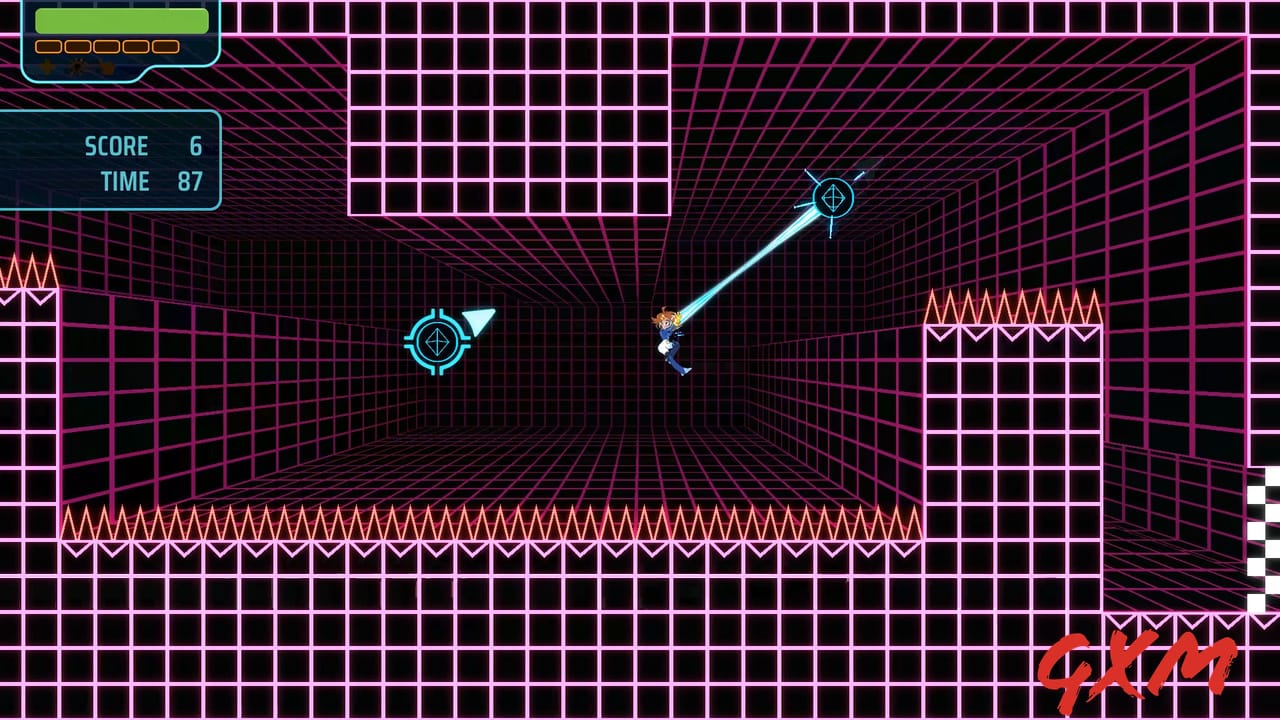Click the hand icon in the HUD bubble
This screenshot has height=720, width=1280.
(107, 67)
